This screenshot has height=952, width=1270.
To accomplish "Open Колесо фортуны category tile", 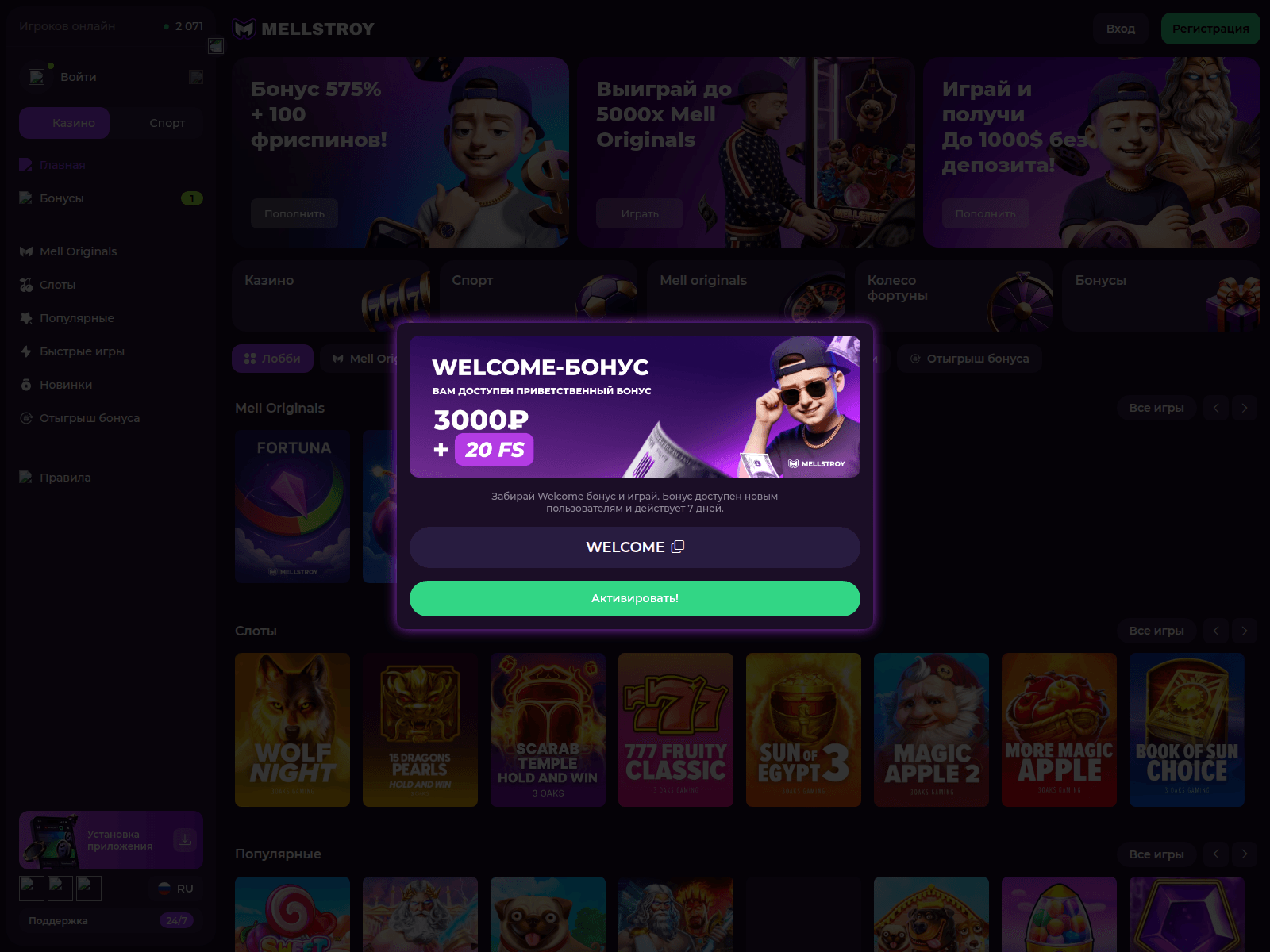I will pyautogui.click(x=953, y=295).
